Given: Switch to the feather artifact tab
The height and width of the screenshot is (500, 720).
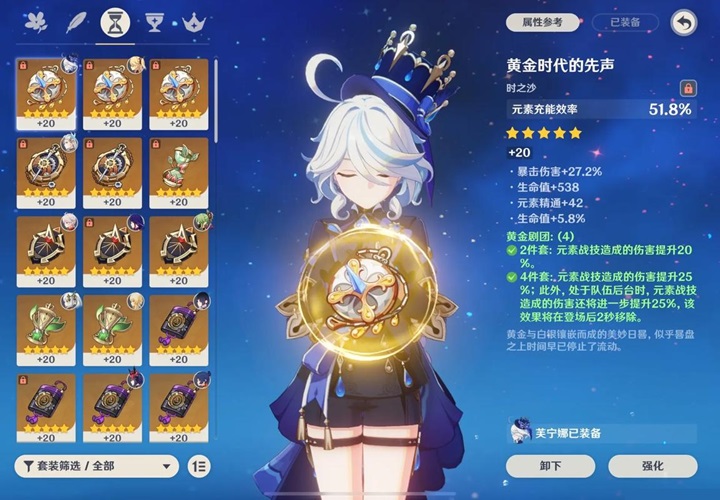Looking at the screenshot, I should [x=72, y=20].
